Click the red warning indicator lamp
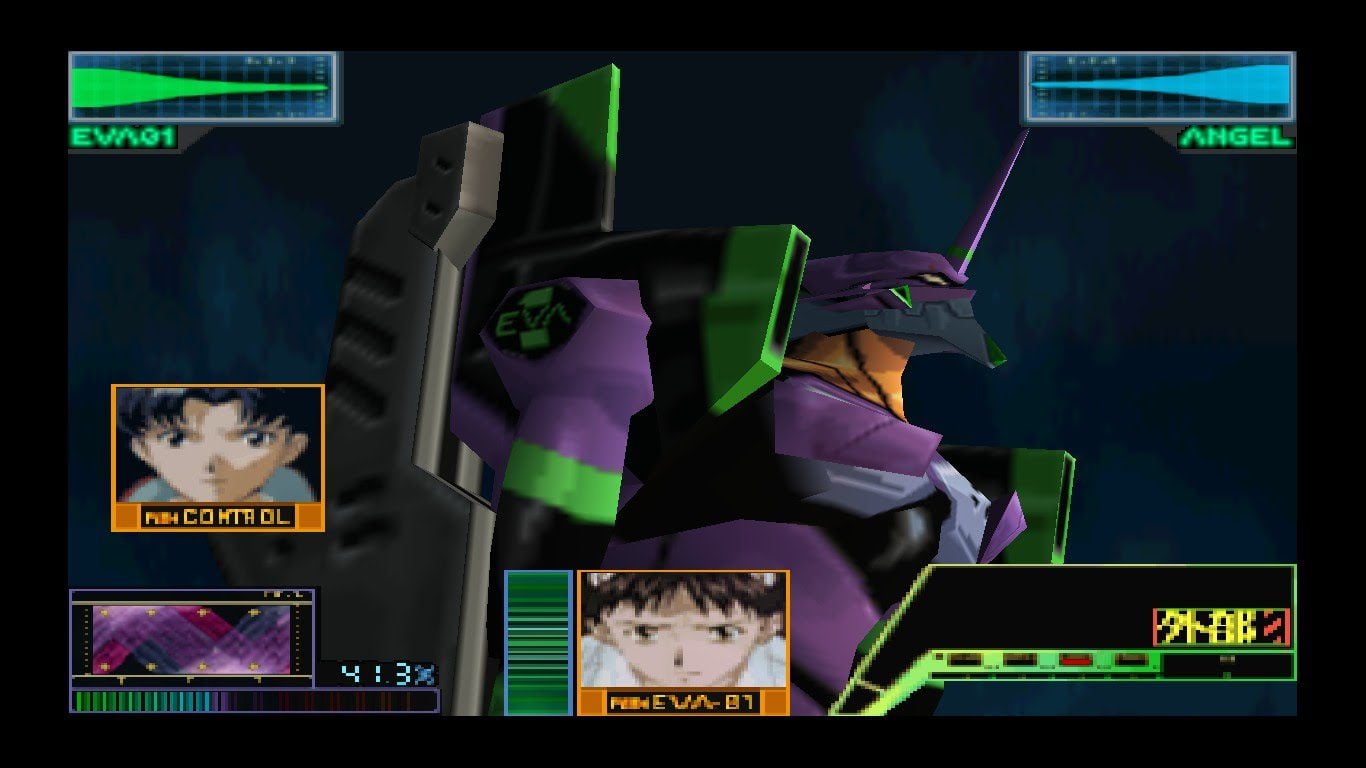The width and height of the screenshot is (1366, 768). (1075, 660)
